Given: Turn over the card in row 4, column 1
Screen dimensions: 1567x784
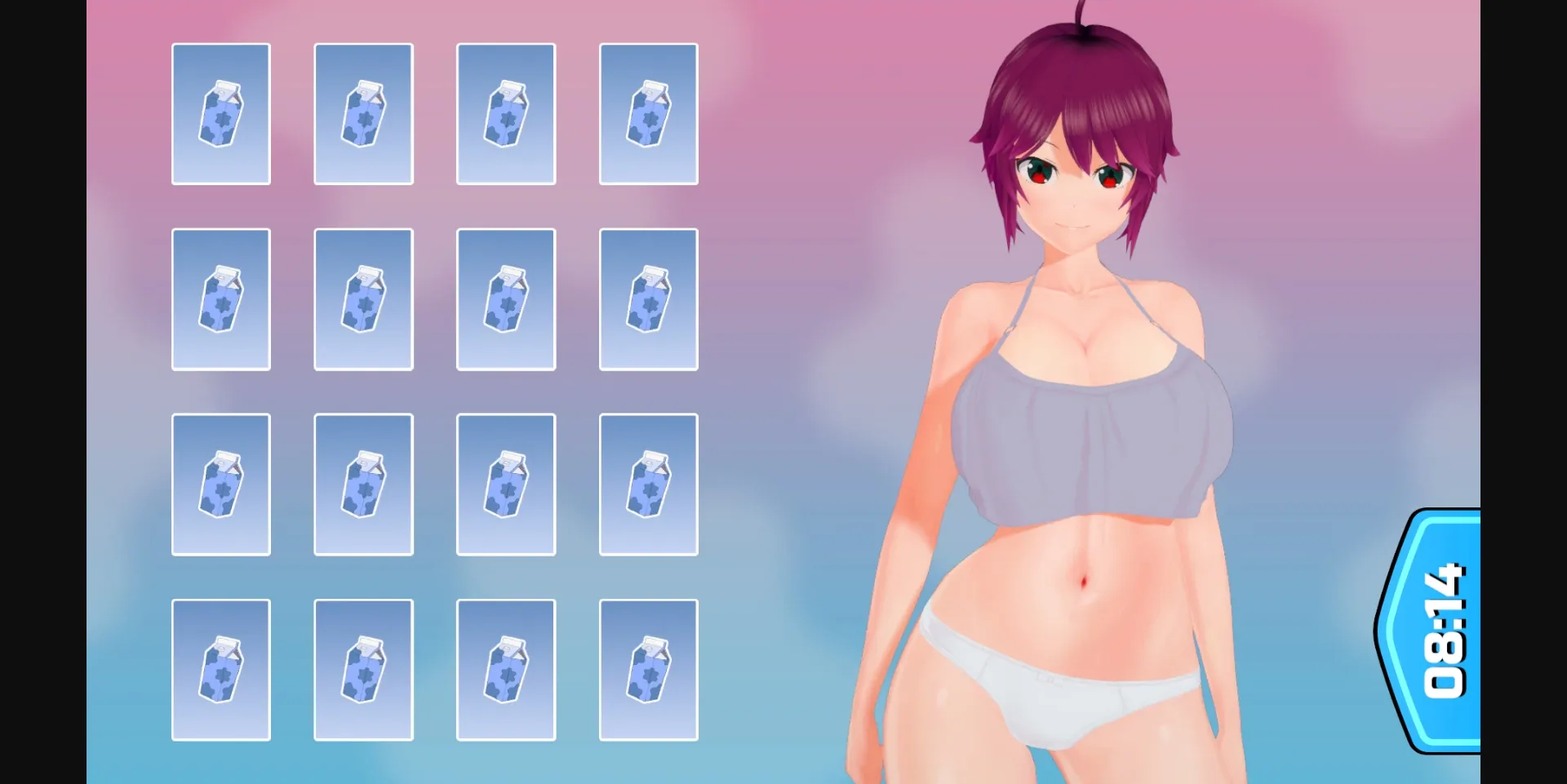Looking at the screenshot, I should click(221, 671).
